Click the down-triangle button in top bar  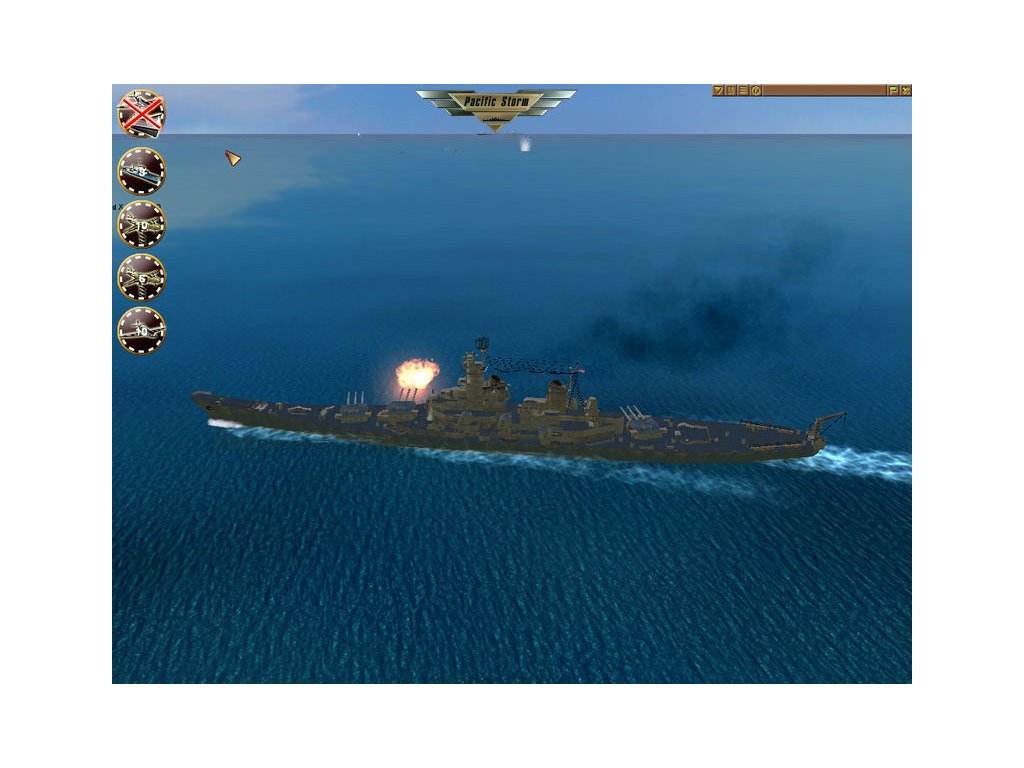click(x=718, y=90)
